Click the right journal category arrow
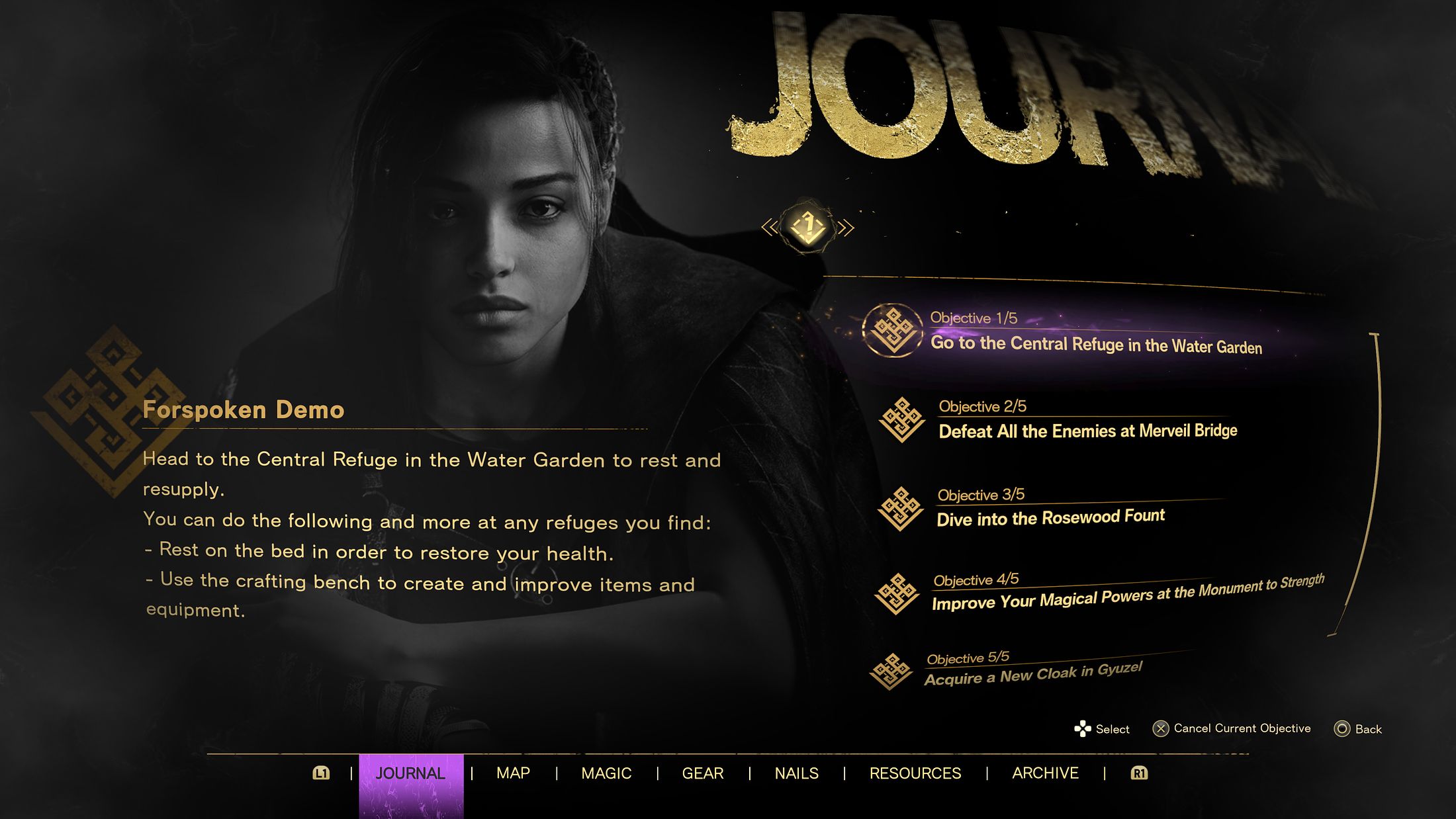The width and height of the screenshot is (1456, 819). (846, 228)
